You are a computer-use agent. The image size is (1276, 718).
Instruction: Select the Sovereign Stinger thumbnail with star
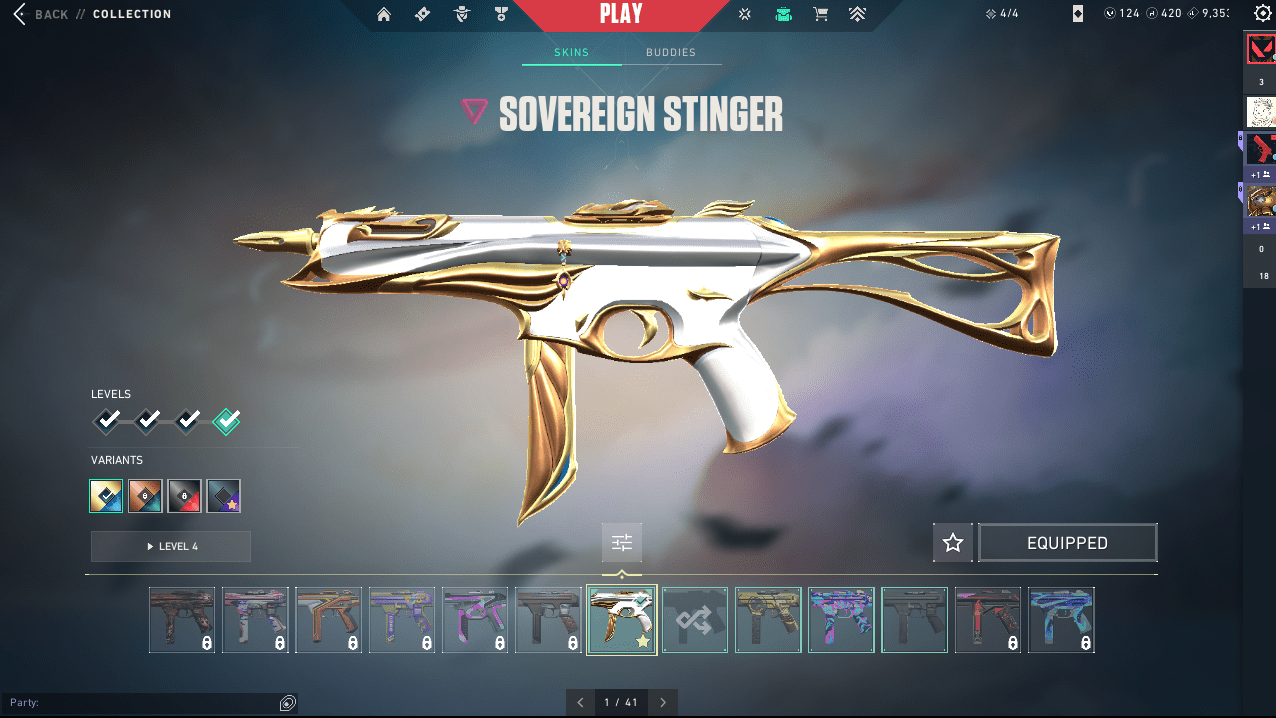coord(621,620)
